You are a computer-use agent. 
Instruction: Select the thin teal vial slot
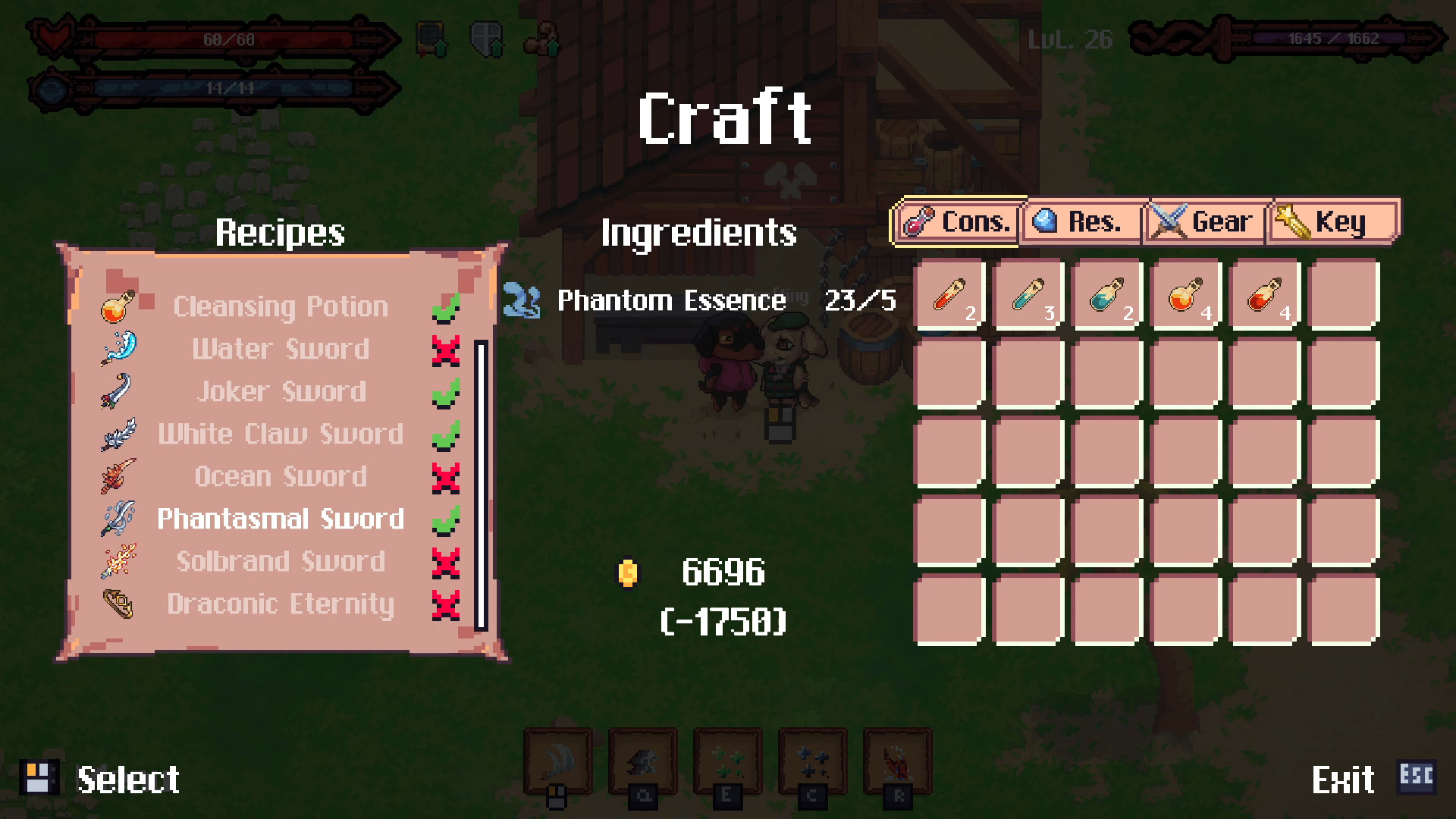pos(1028,295)
